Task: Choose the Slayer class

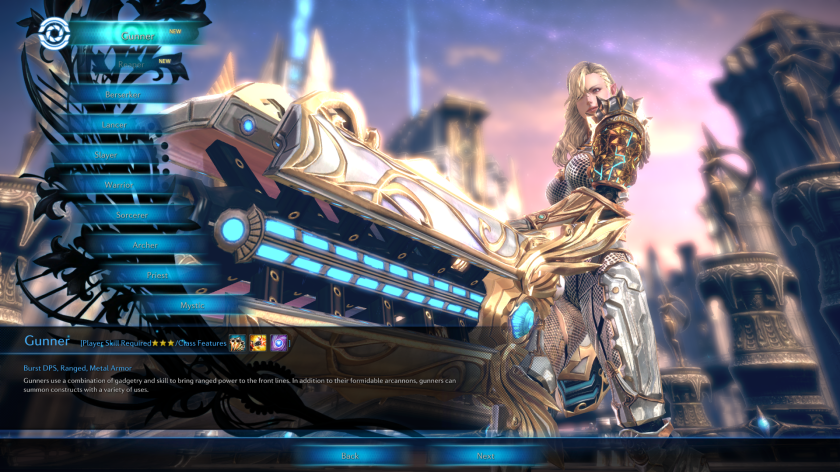Action: pos(105,155)
